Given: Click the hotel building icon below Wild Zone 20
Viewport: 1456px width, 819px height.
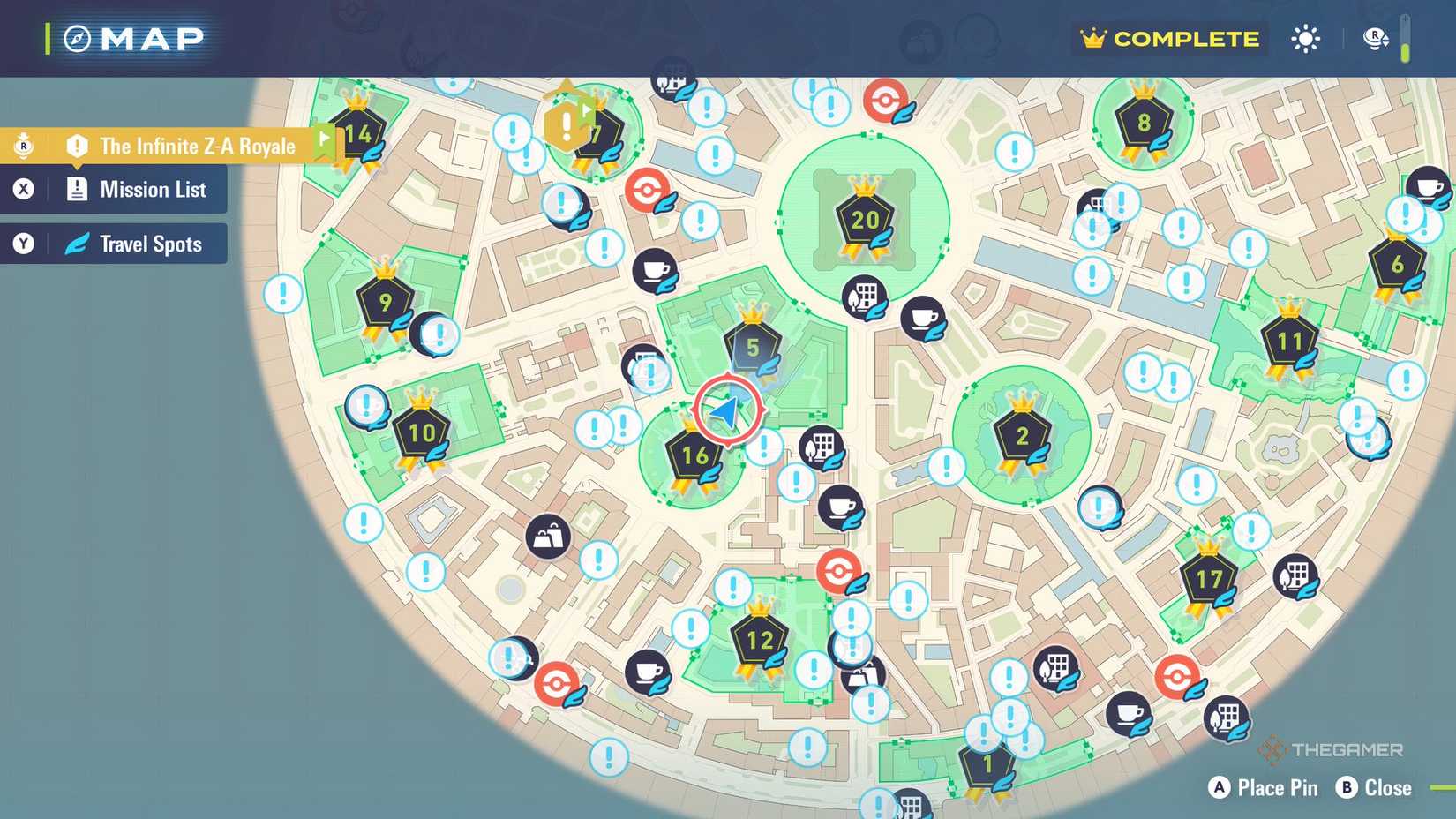Looking at the screenshot, I should click(x=862, y=297).
